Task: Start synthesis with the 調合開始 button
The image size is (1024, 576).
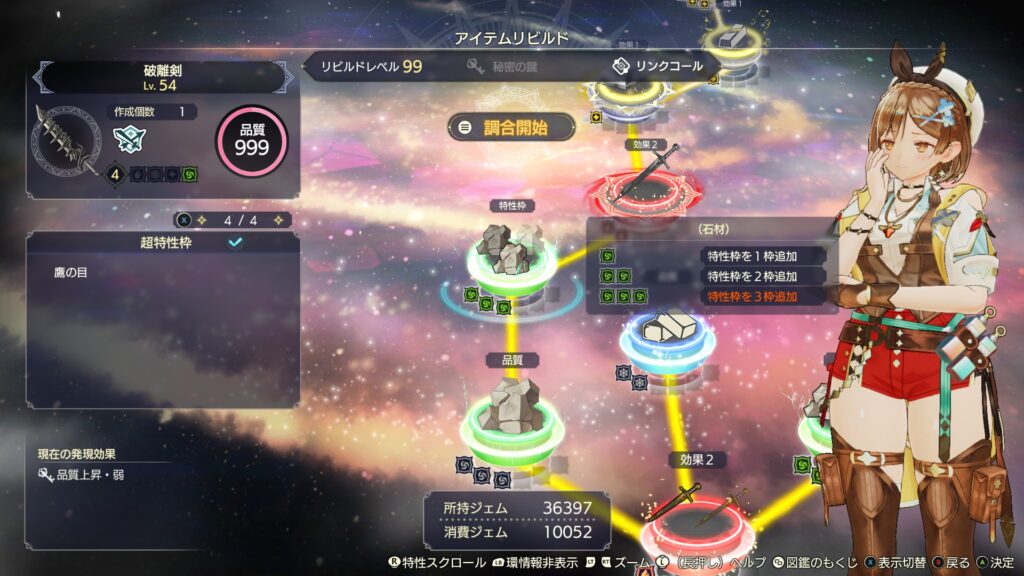Action: (x=512, y=127)
